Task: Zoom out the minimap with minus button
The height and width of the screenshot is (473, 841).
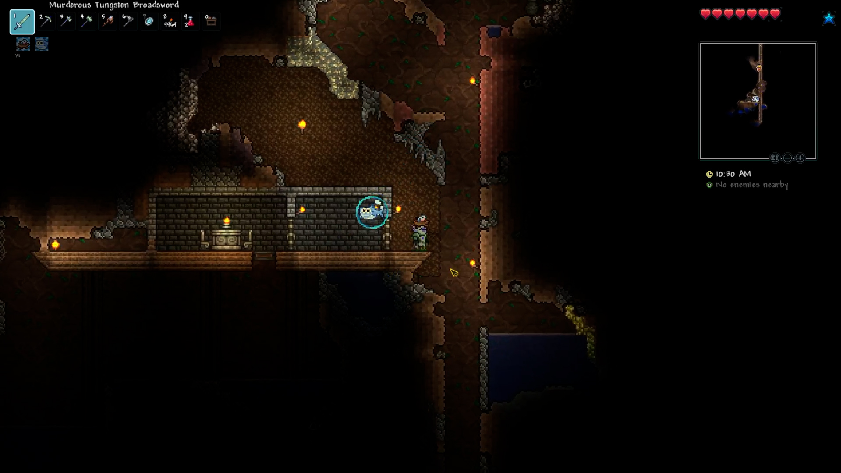Action: (787, 158)
